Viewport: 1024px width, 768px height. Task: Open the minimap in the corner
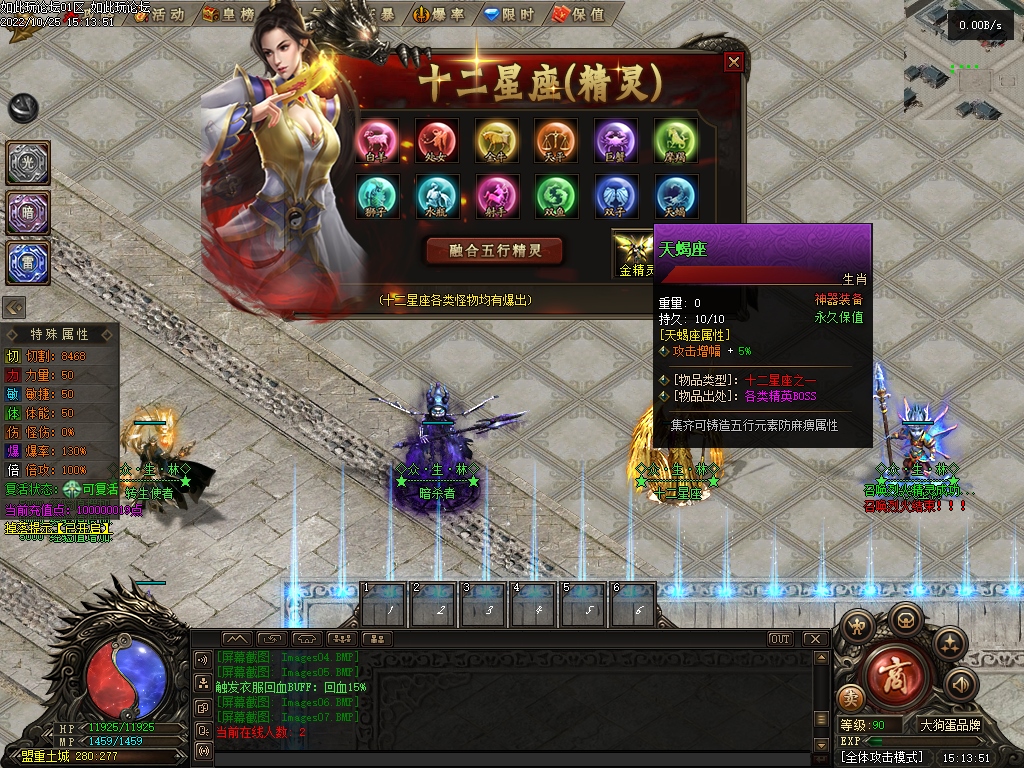(963, 60)
